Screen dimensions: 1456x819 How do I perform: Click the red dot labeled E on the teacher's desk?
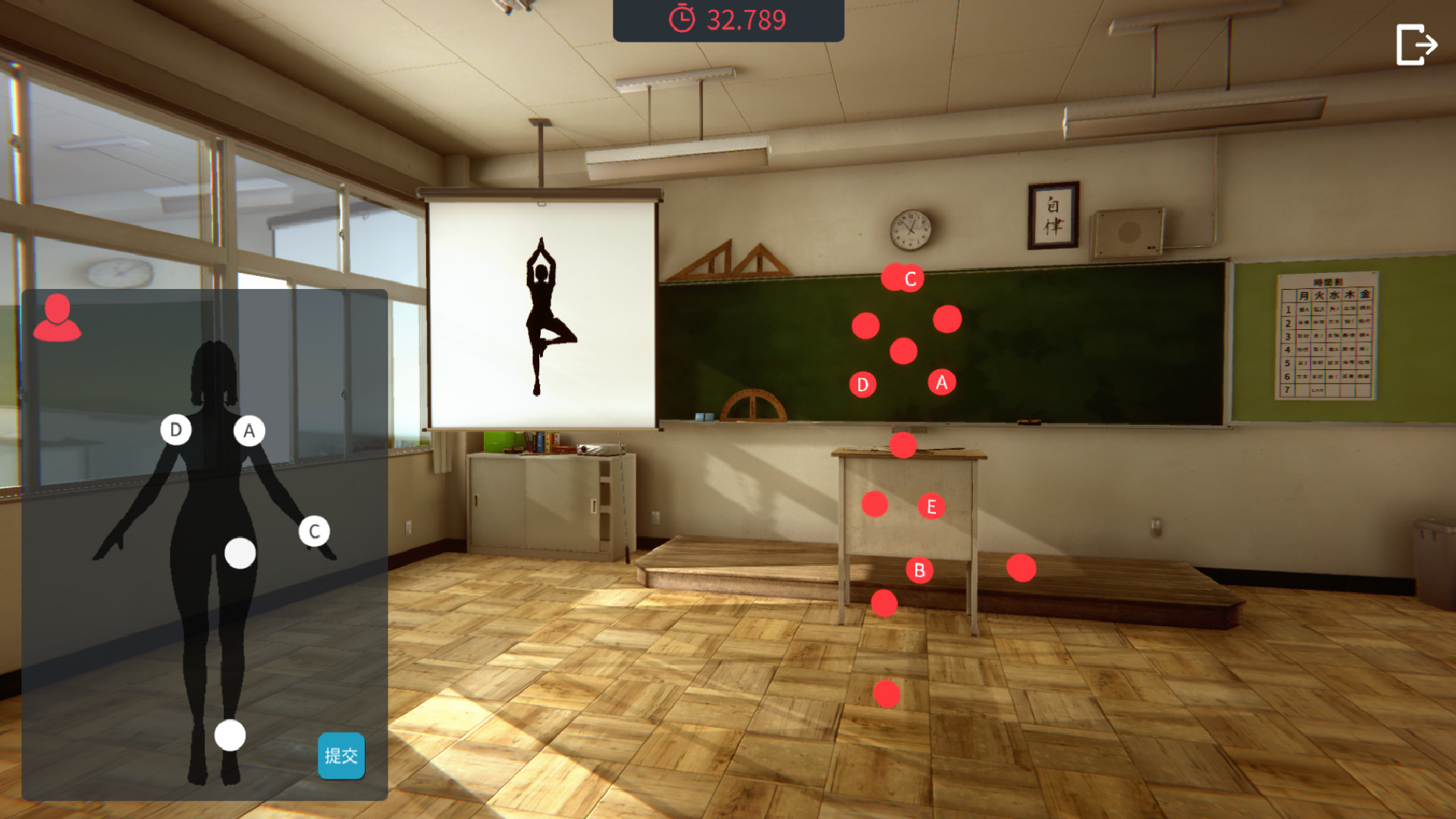[x=931, y=506]
